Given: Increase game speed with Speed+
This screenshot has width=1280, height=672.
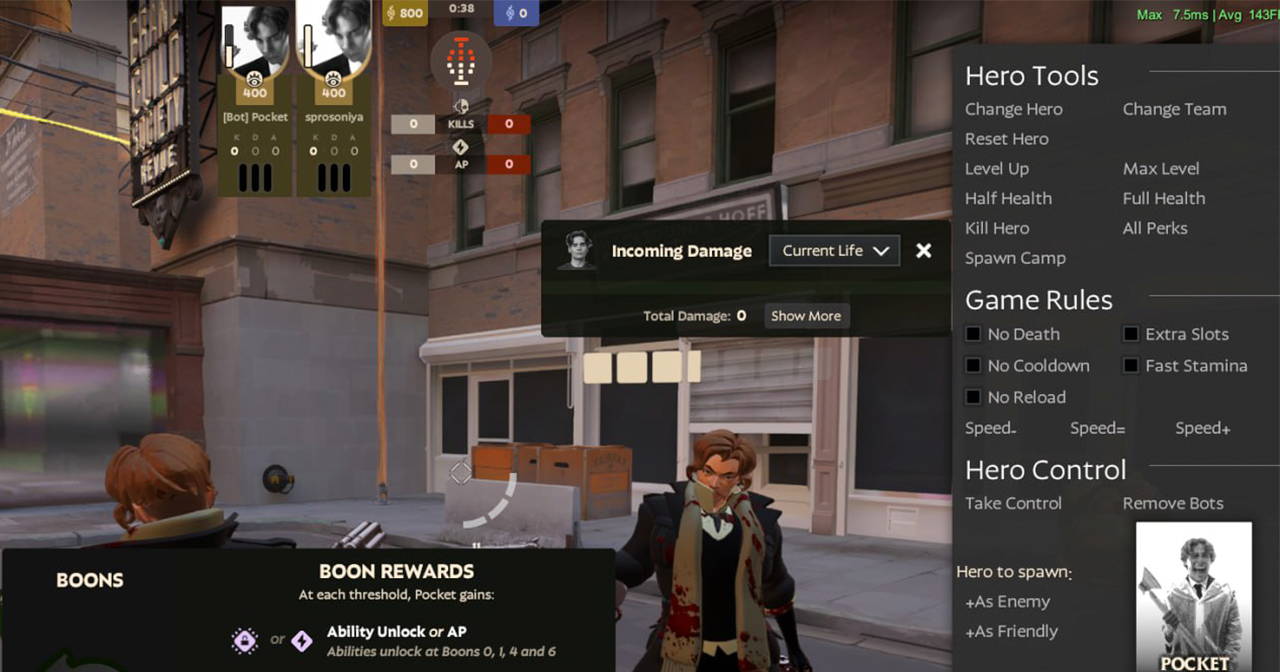Looking at the screenshot, I should (x=1202, y=428).
